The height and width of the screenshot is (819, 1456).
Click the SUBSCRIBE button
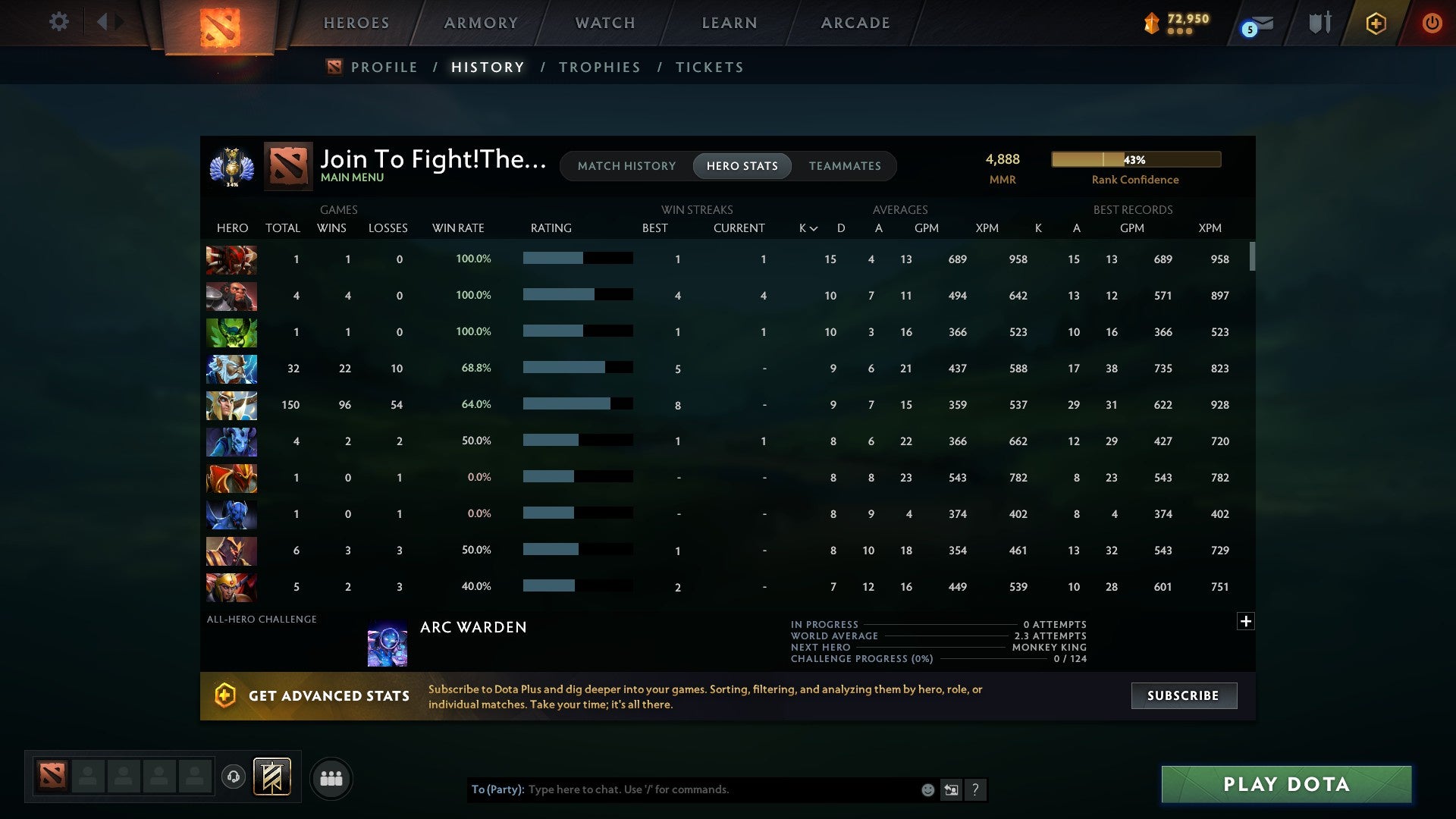click(x=1183, y=695)
